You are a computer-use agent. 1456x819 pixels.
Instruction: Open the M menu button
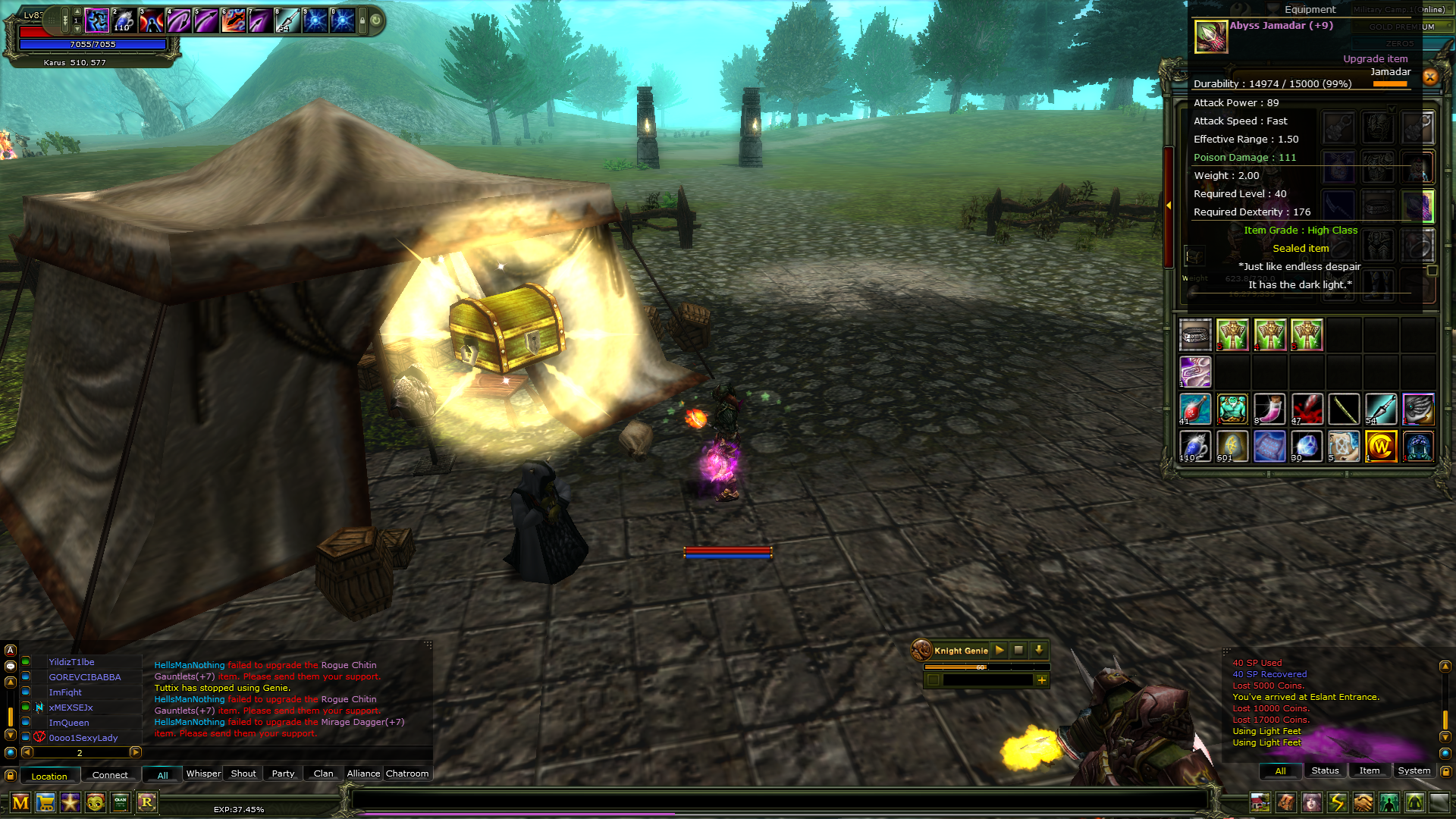(20, 802)
